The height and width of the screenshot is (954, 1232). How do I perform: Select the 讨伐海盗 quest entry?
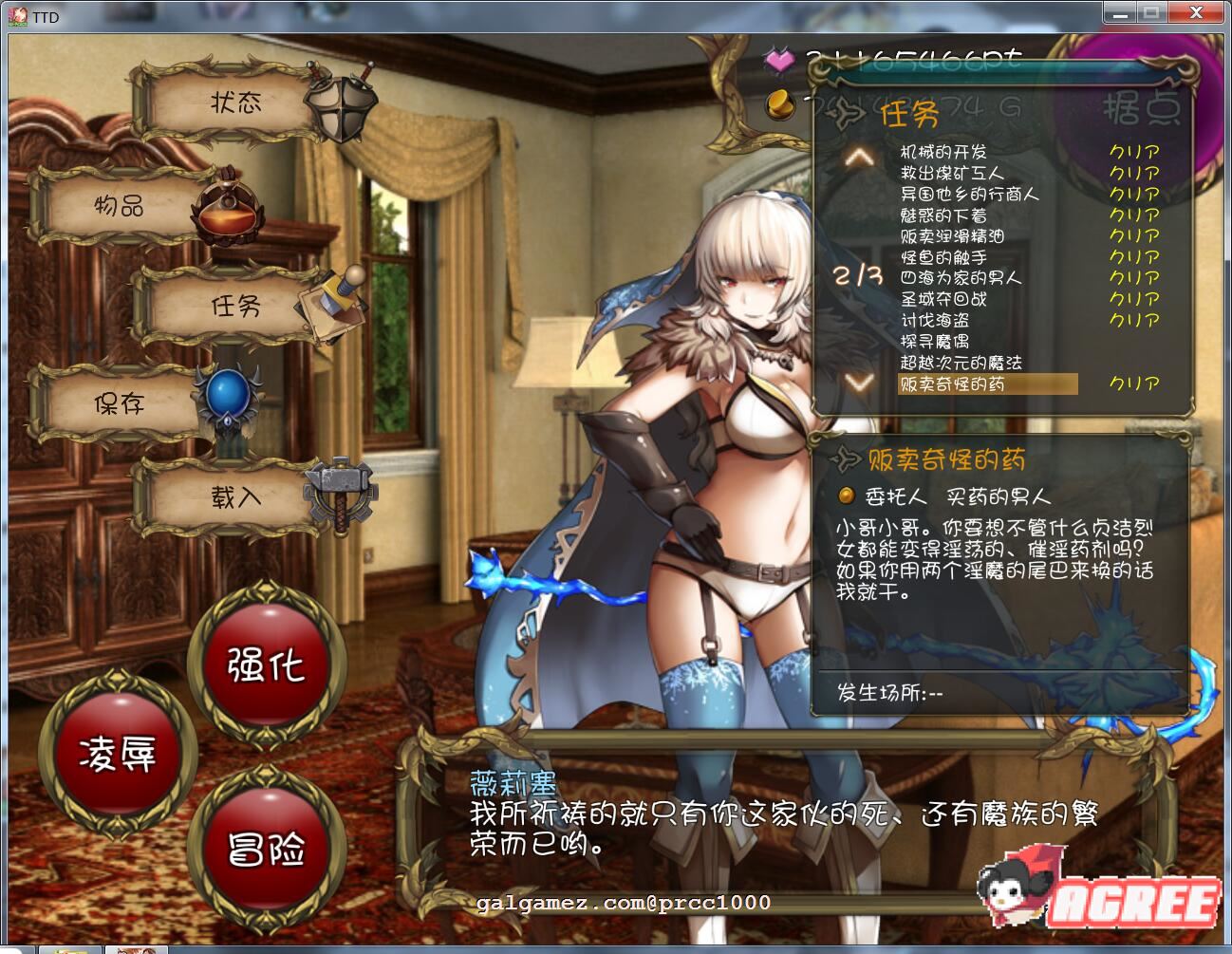937,320
